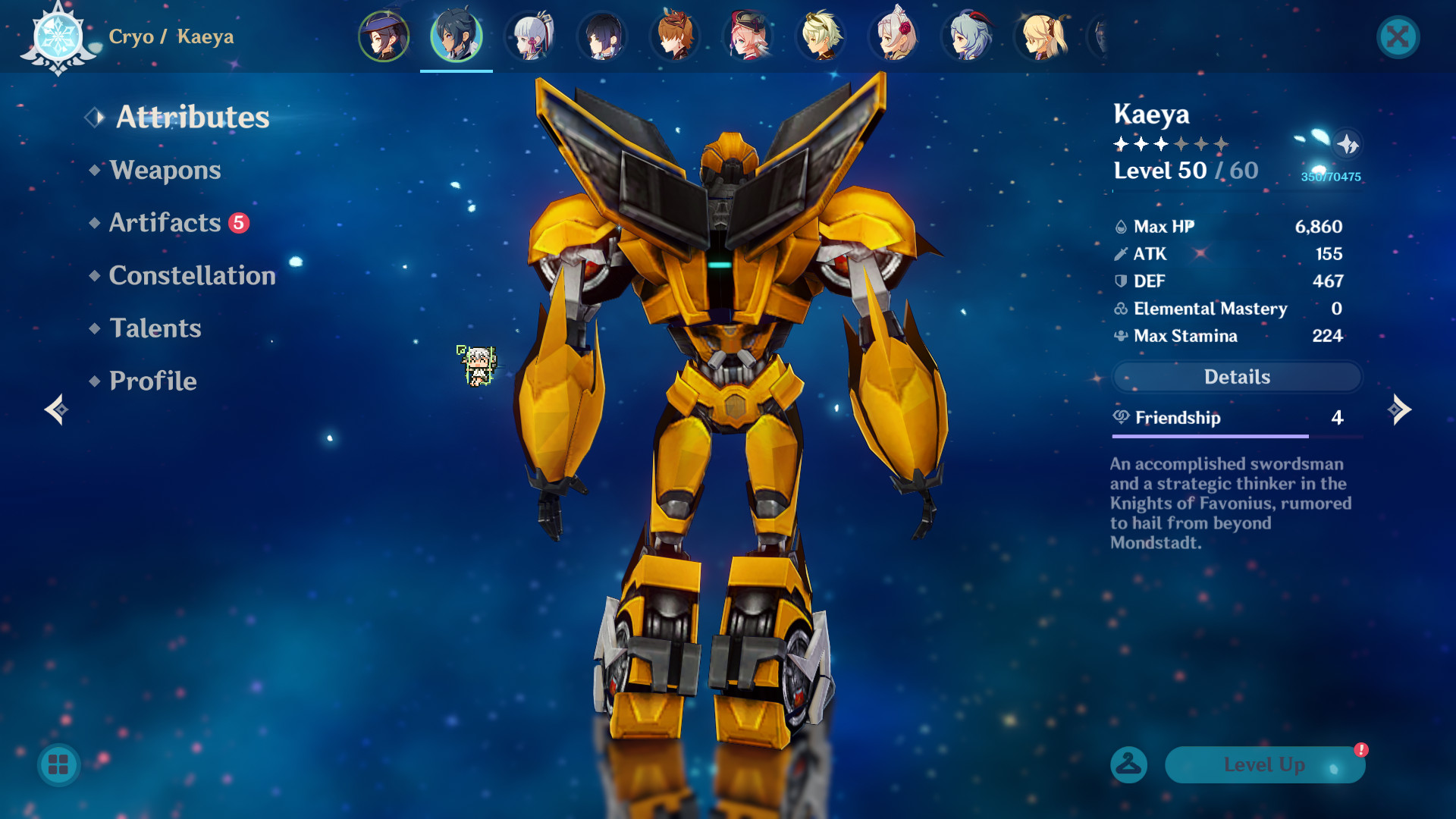Click the Constellation menu item
The width and height of the screenshot is (1456, 819).
pyautogui.click(x=192, y=275)
